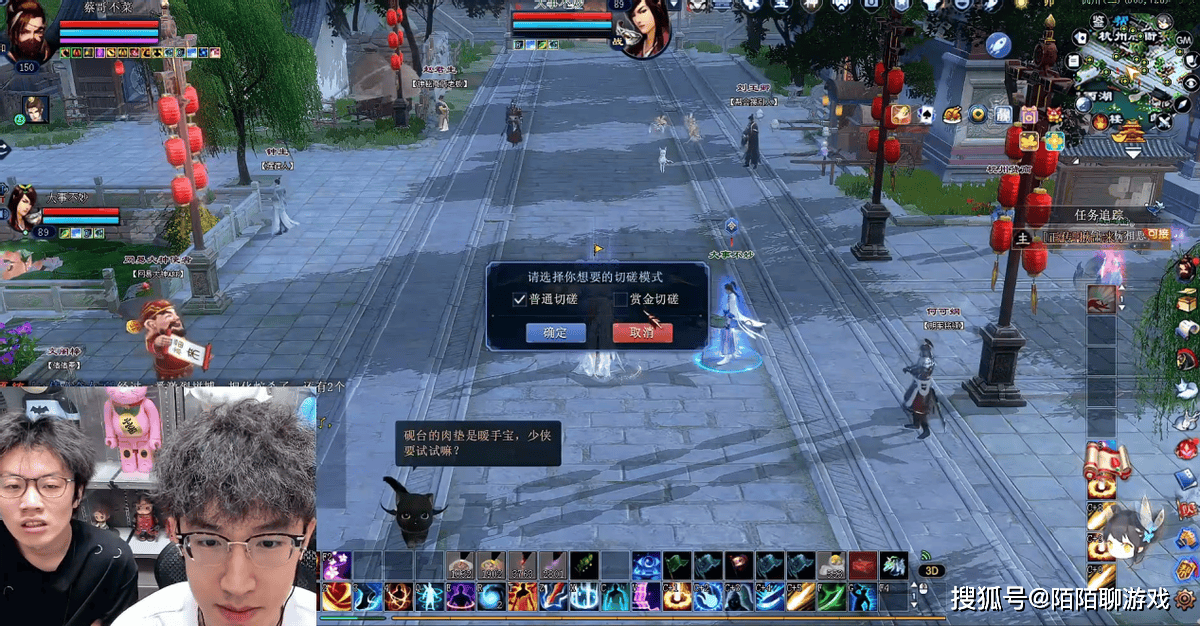Toggle the 3D camera mode button
This screenshot has width=1200, height=626.
tap(932, 571)
